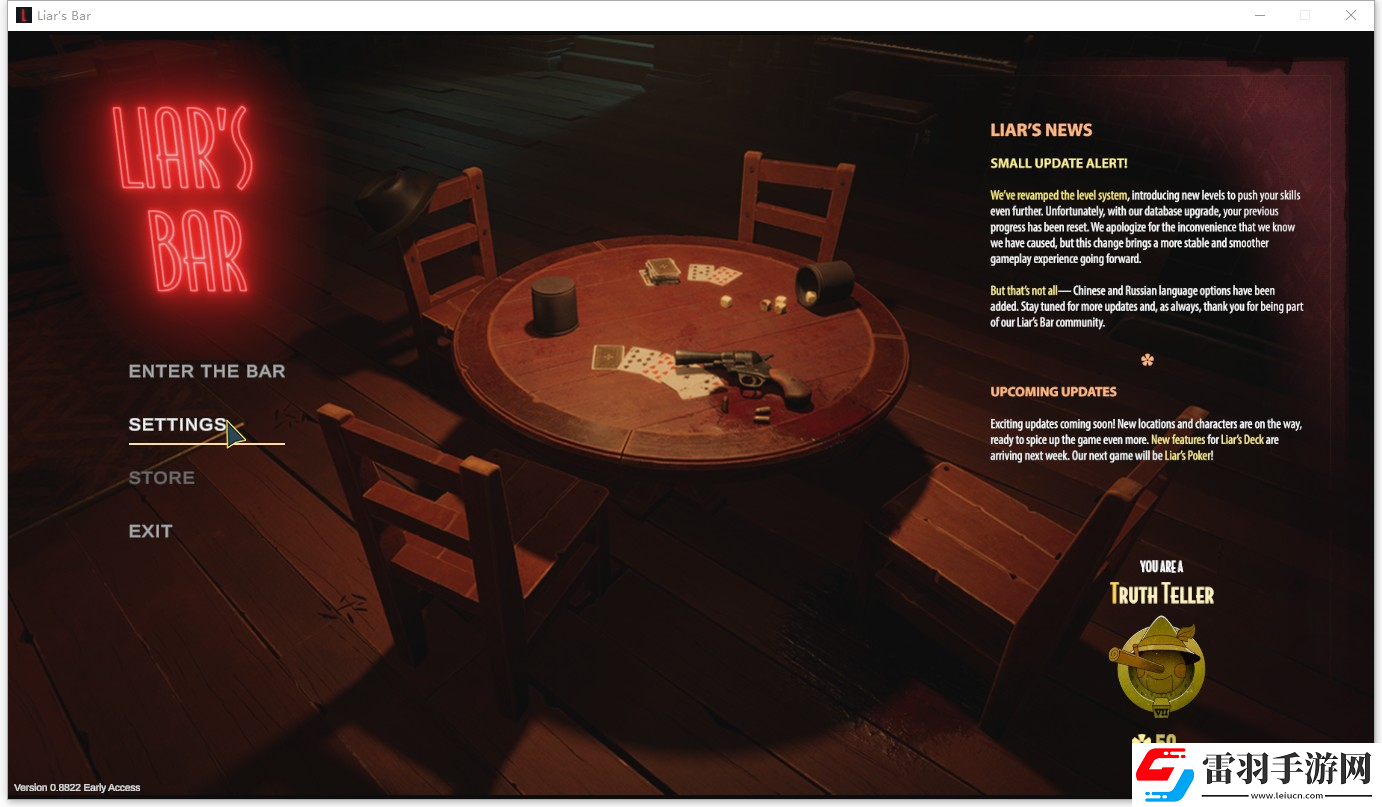Open the Store menu entry
The image size is (1382, 807).
pyautogui.click(x=161, y=478)
